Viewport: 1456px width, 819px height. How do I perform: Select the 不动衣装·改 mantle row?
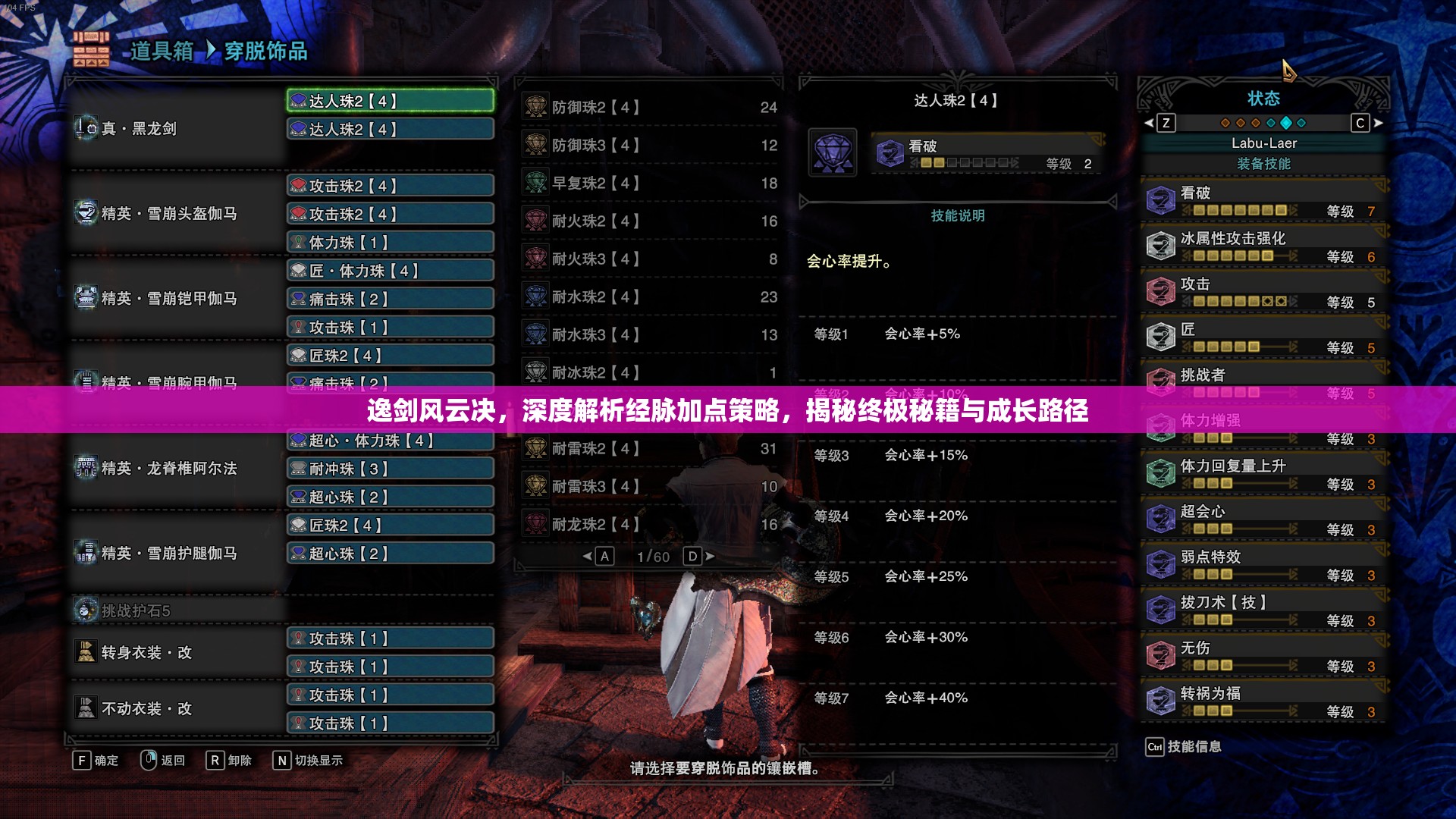176,708
